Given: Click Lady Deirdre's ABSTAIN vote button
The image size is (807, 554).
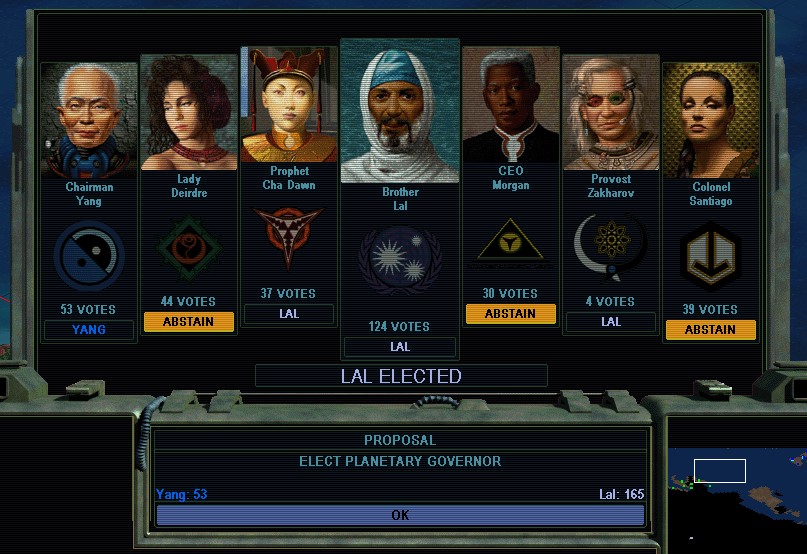Looking at the screenshot, I should (x=189, y=321).
